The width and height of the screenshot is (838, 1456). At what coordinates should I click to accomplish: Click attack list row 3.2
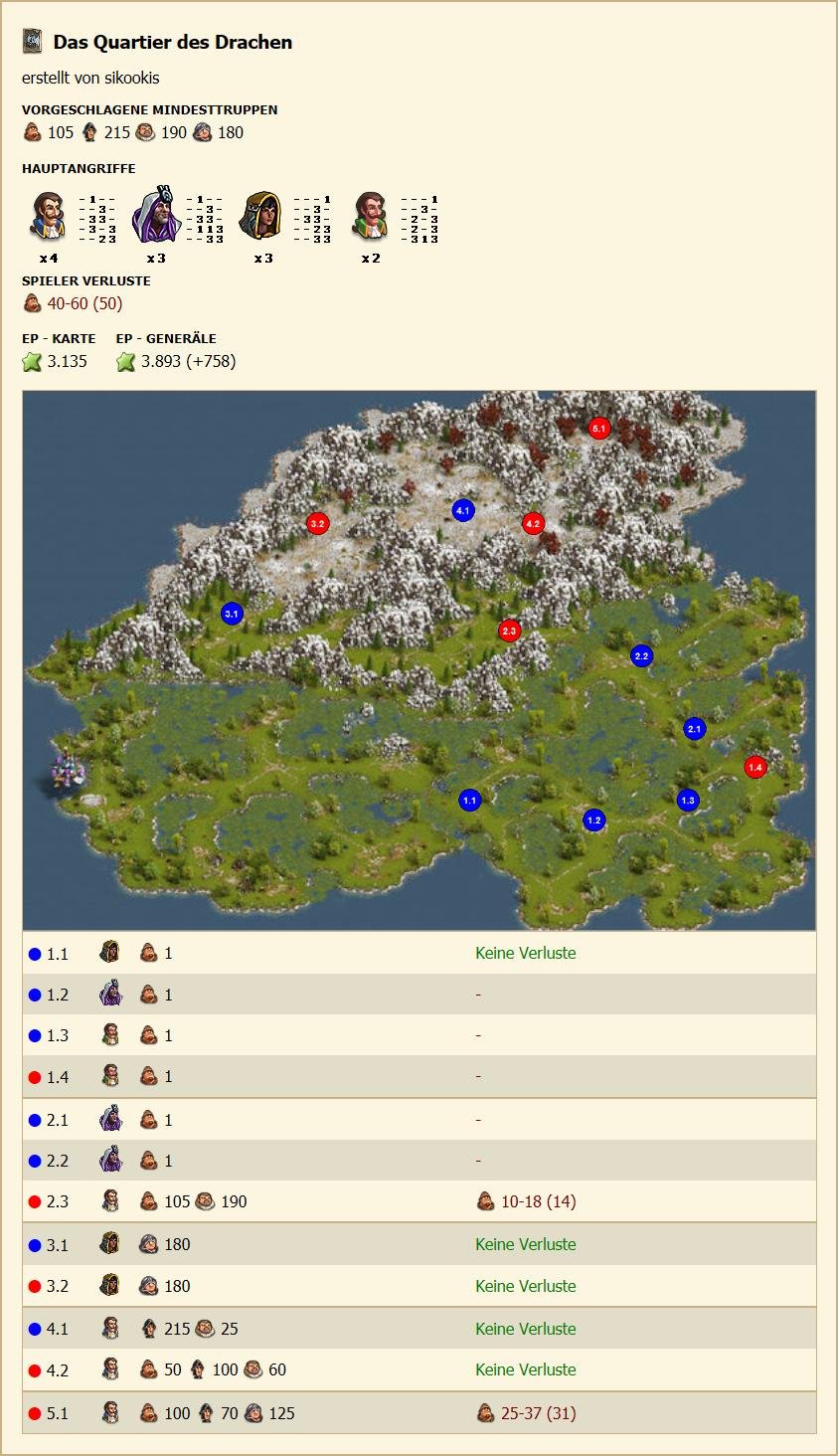tap(419, 1286)
